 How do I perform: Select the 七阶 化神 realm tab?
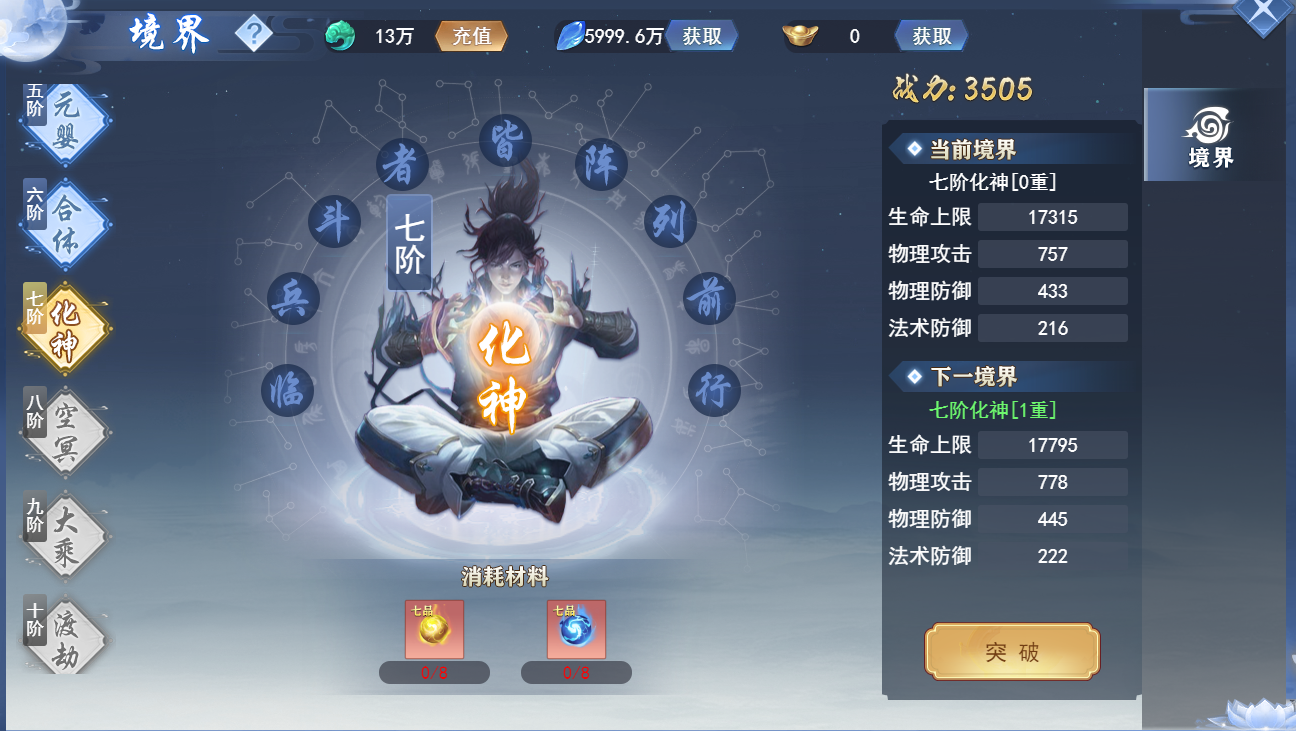tap(66, 328)
